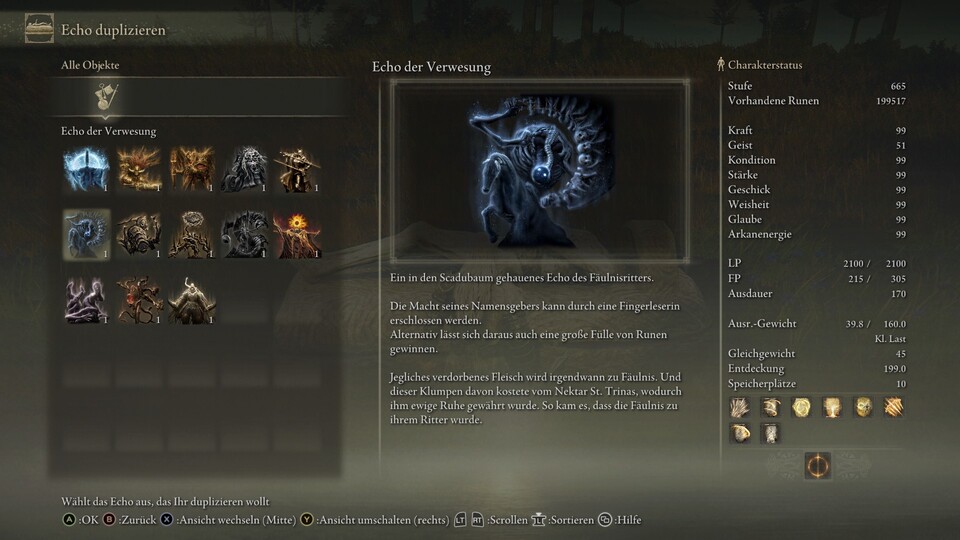The image size is (960, 540).
Task: Click the chest icon beside Echo duplizieren
Action: [40, 29]
